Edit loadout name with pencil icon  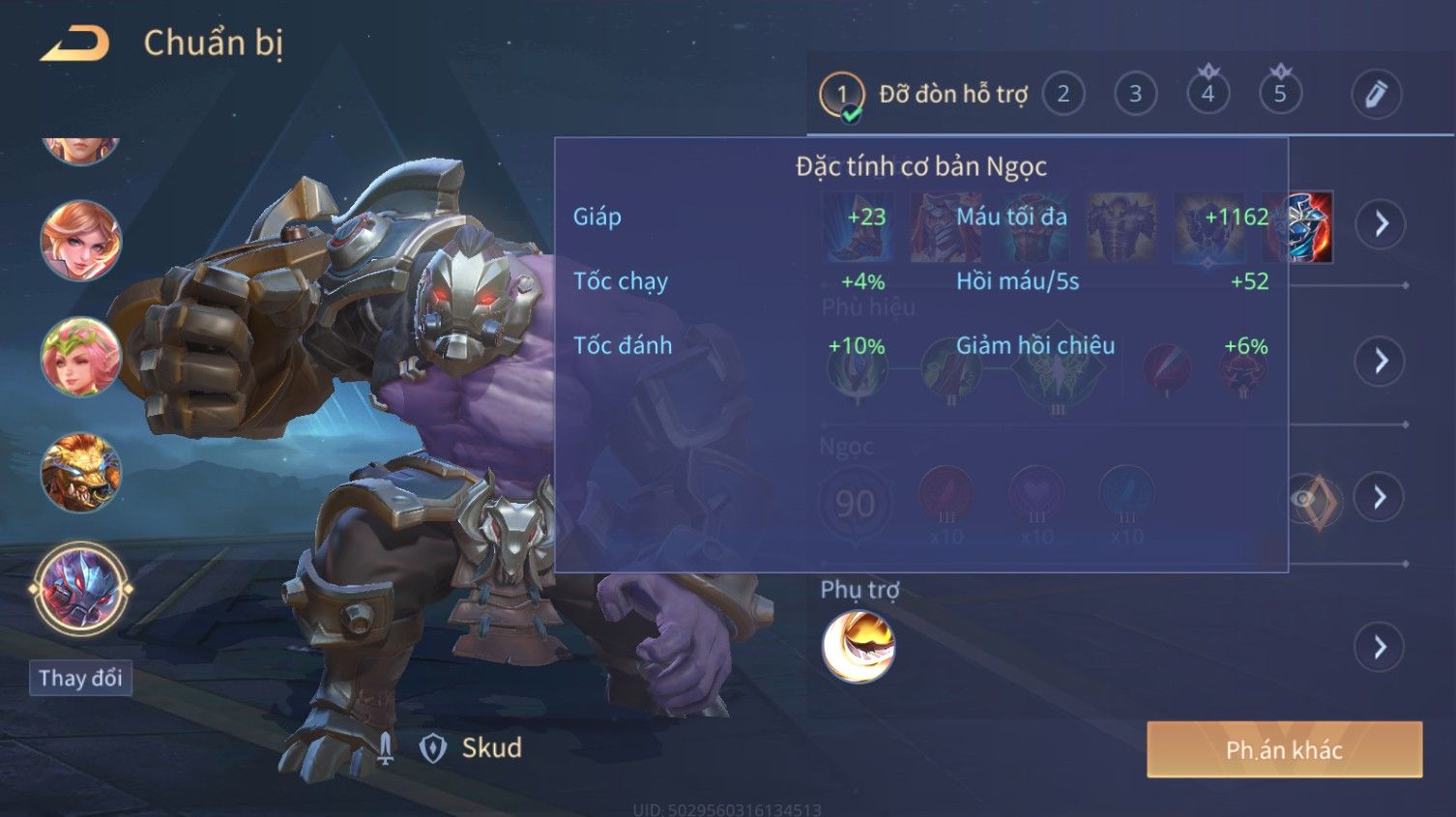pyautogui.click(x=1376, y=95)
